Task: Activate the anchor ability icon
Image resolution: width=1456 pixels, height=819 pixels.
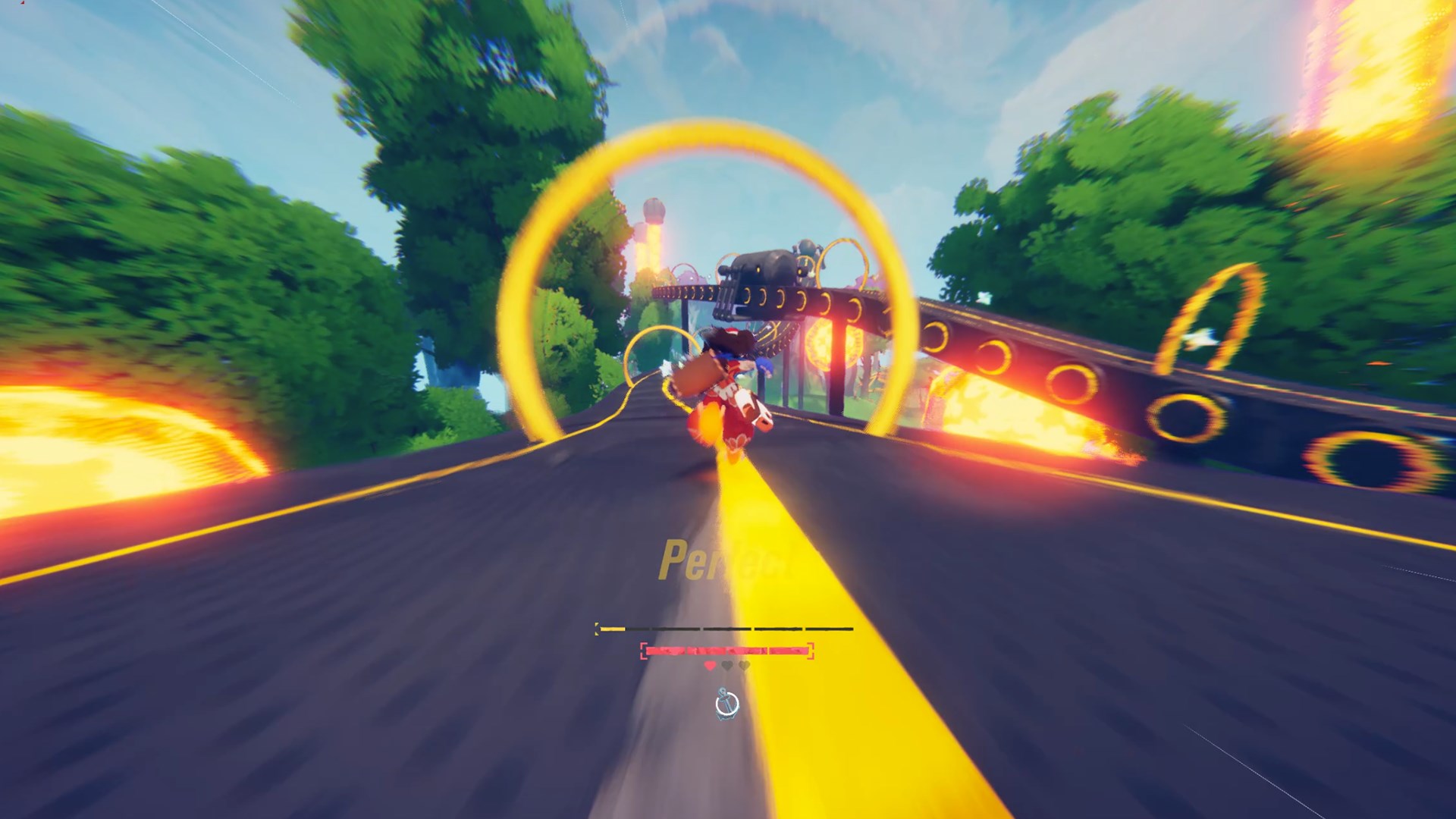Action: [726, 704]
